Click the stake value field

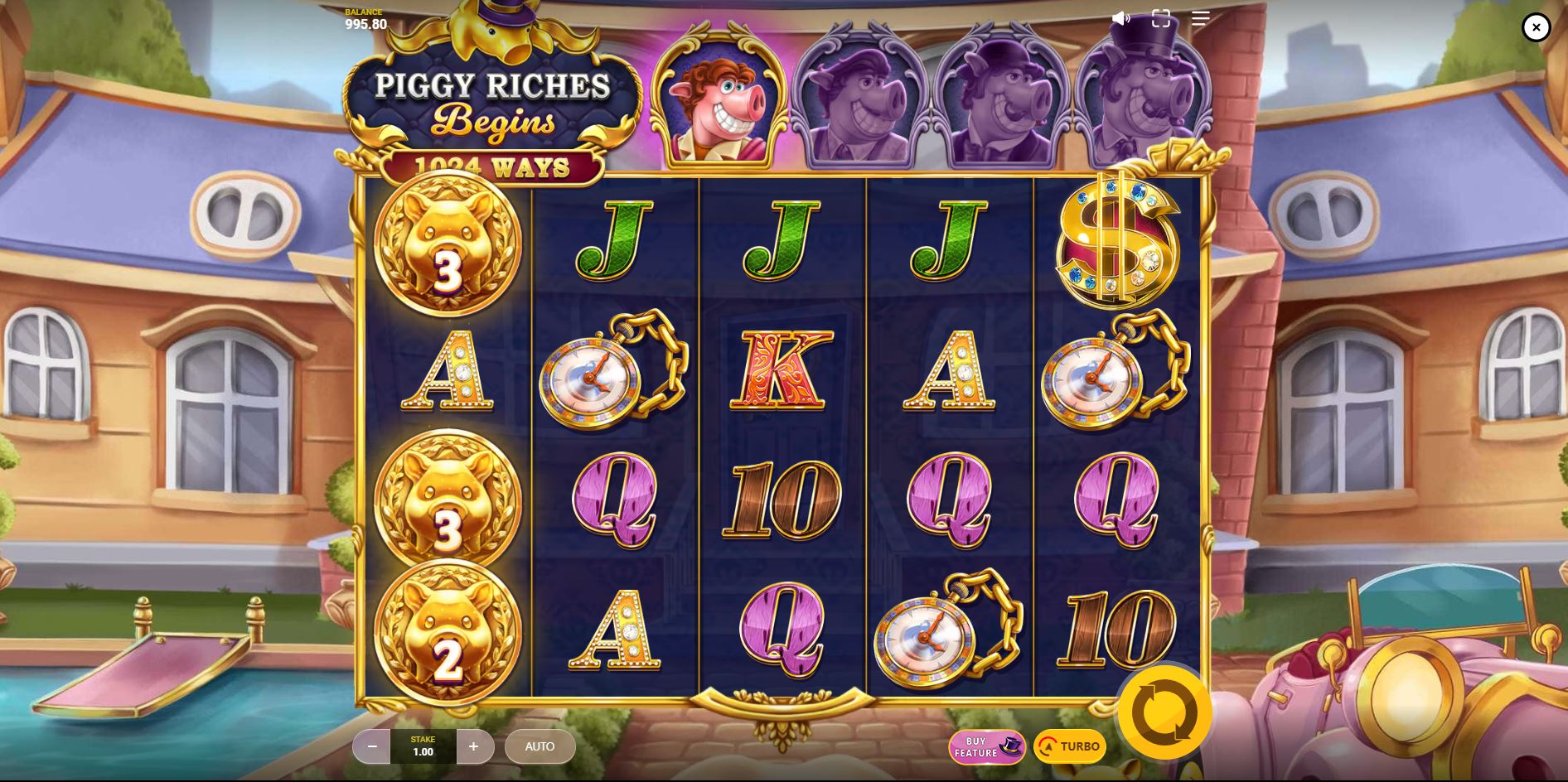tap(423, 746)
